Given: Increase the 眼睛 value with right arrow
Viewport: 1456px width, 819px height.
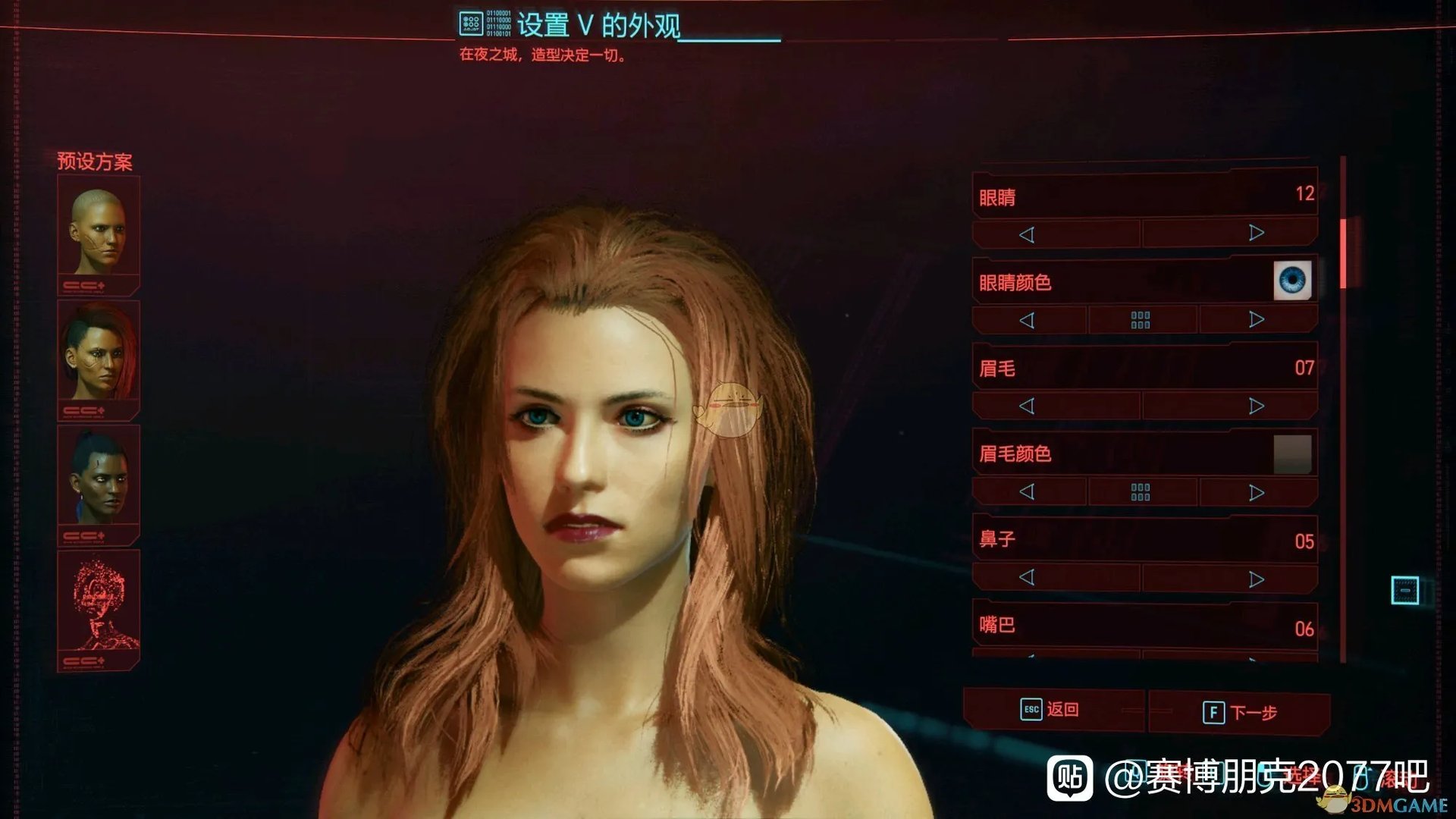Looking at the screenshot, I should (x=1255, y=233).
